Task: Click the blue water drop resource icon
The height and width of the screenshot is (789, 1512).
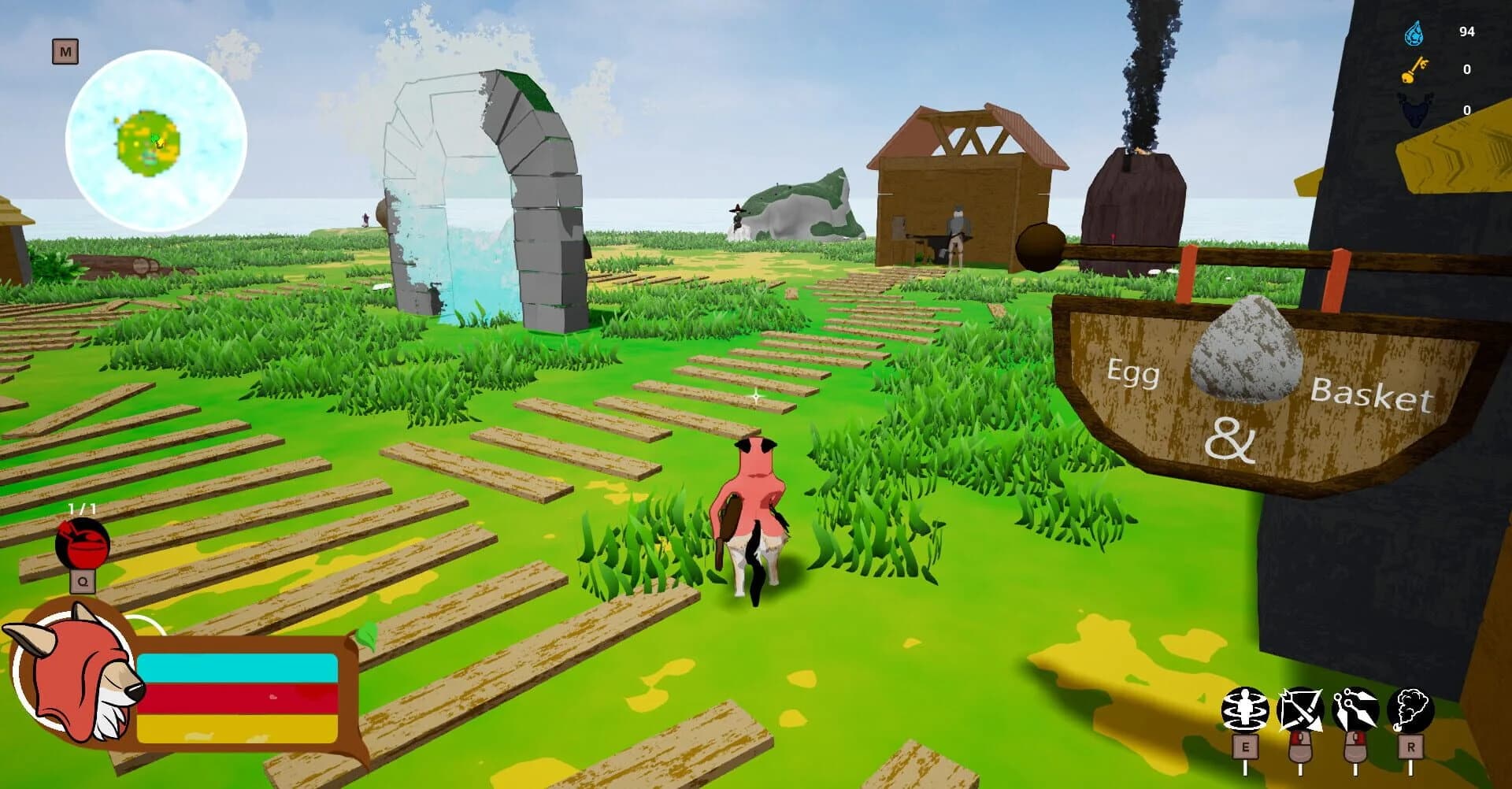Action: pyautogui.click(x=1414, y=34)
